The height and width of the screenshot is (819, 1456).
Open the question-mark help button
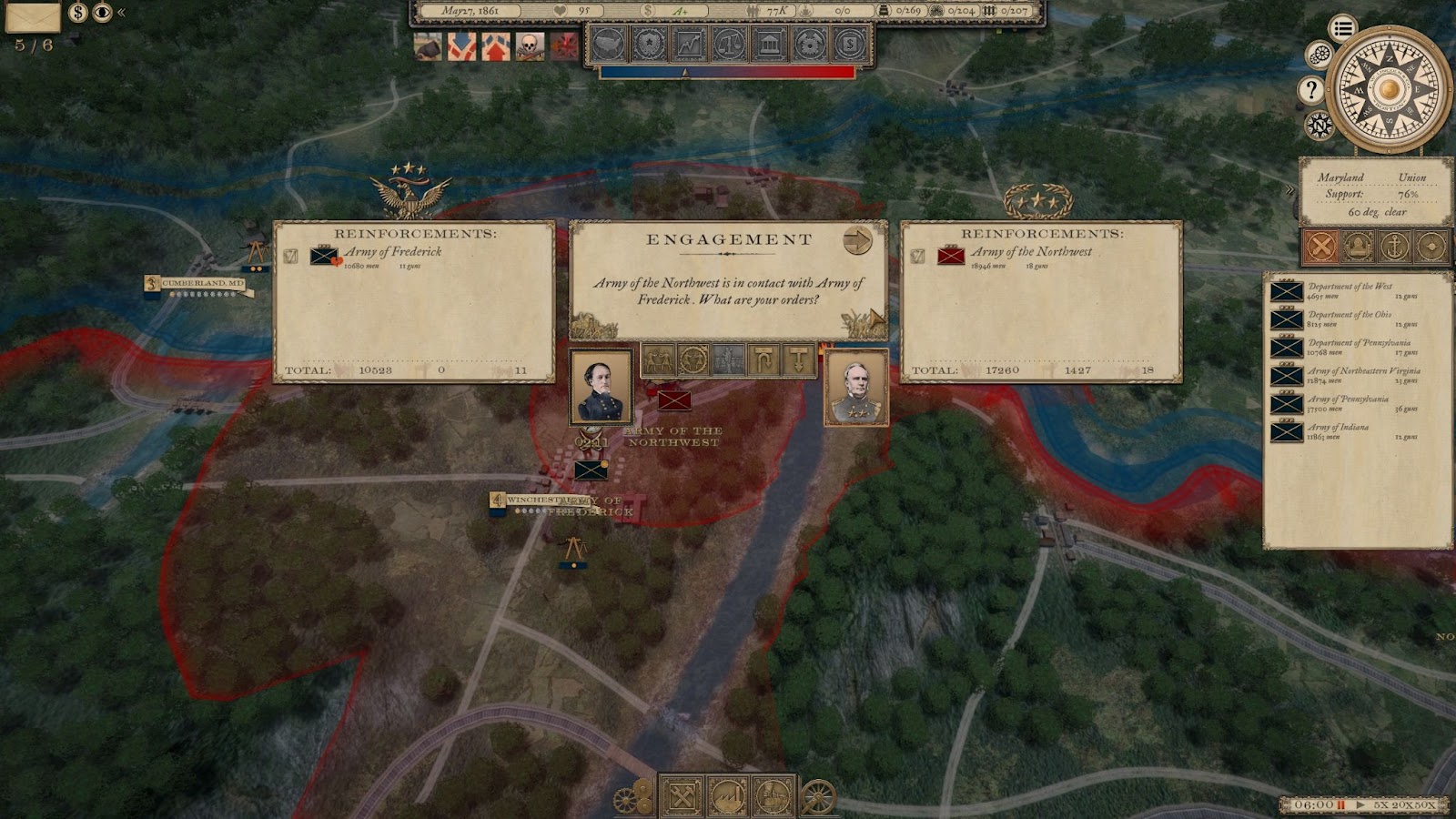point(1311,89)
